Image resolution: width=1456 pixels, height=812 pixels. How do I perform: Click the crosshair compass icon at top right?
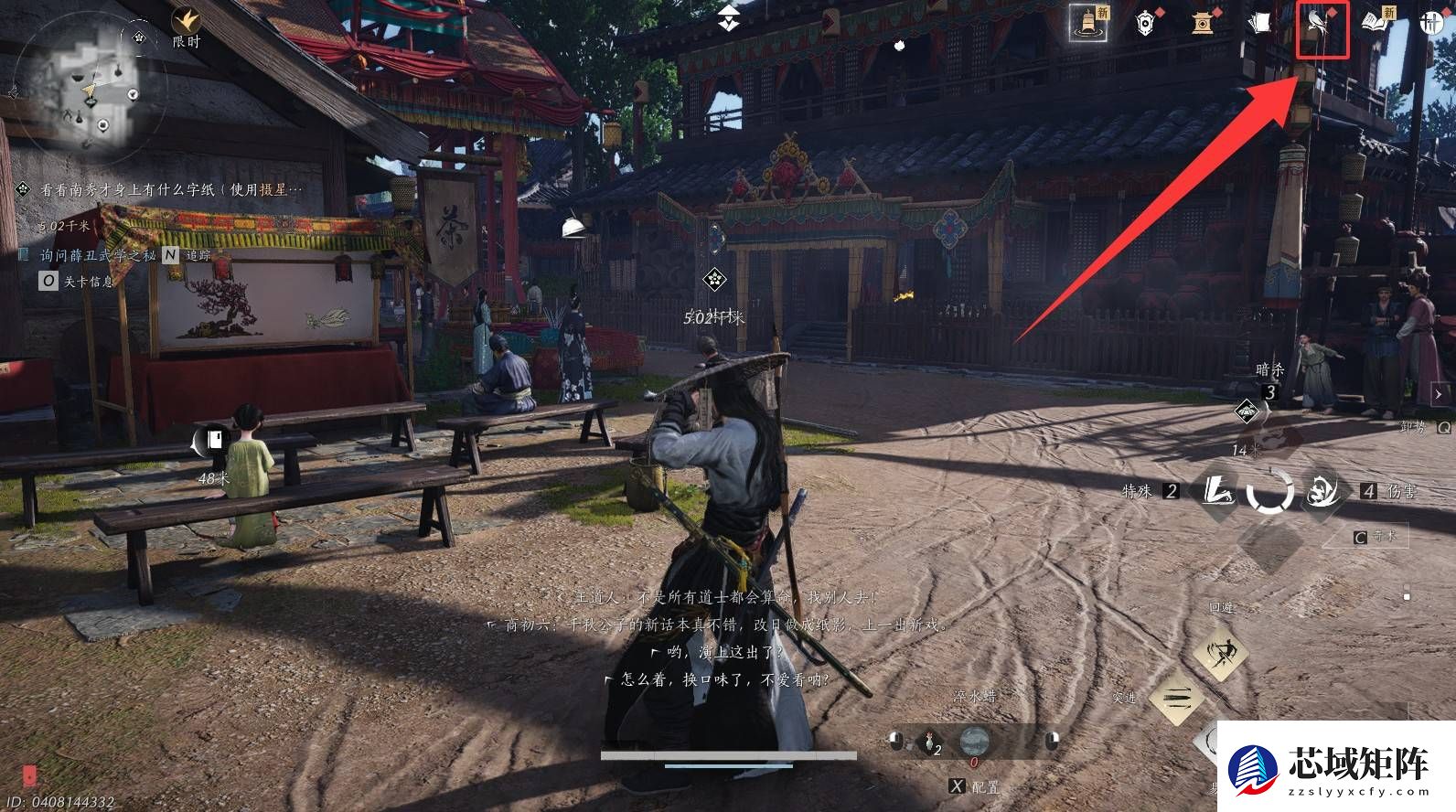click(1433, 22)
